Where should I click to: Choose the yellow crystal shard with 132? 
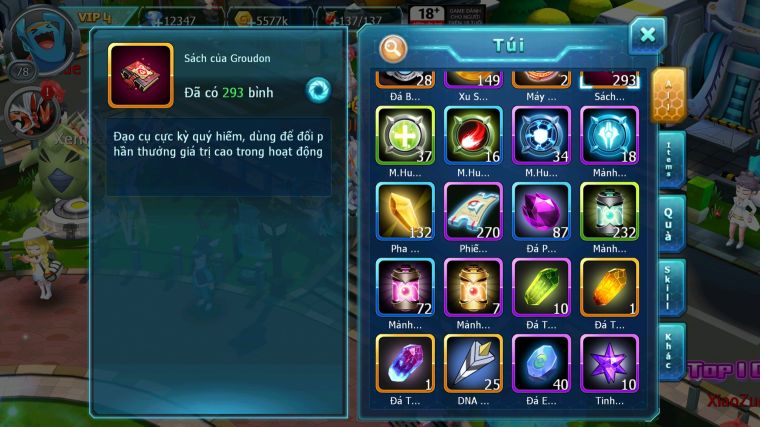tap(405, 211)
